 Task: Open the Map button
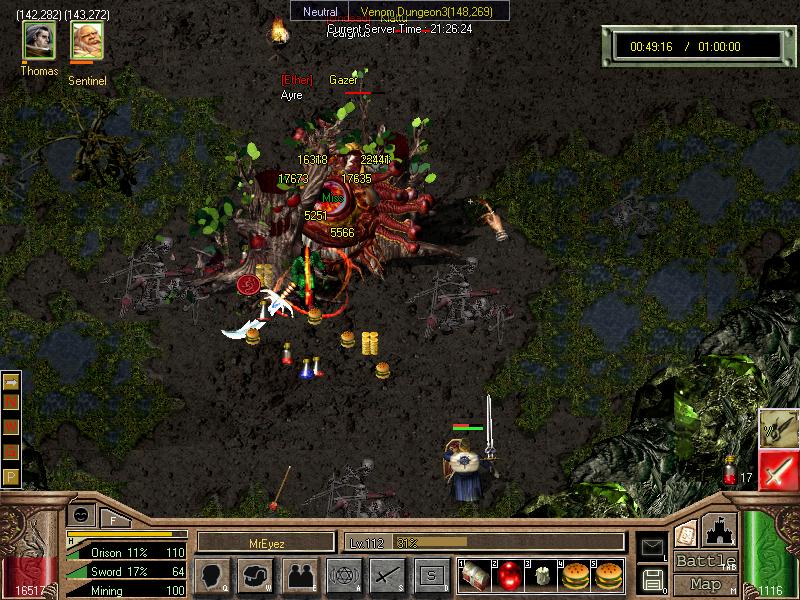point(705,583)
